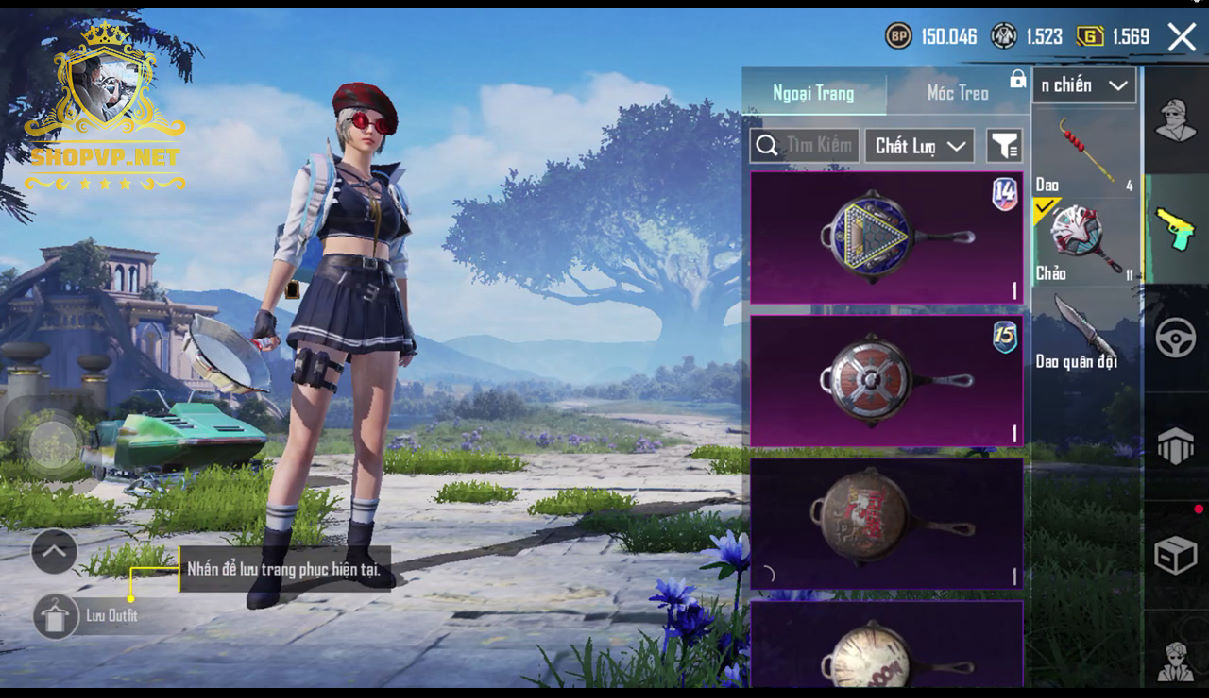Select the Chảo pan category

(x=1085, y=241)
